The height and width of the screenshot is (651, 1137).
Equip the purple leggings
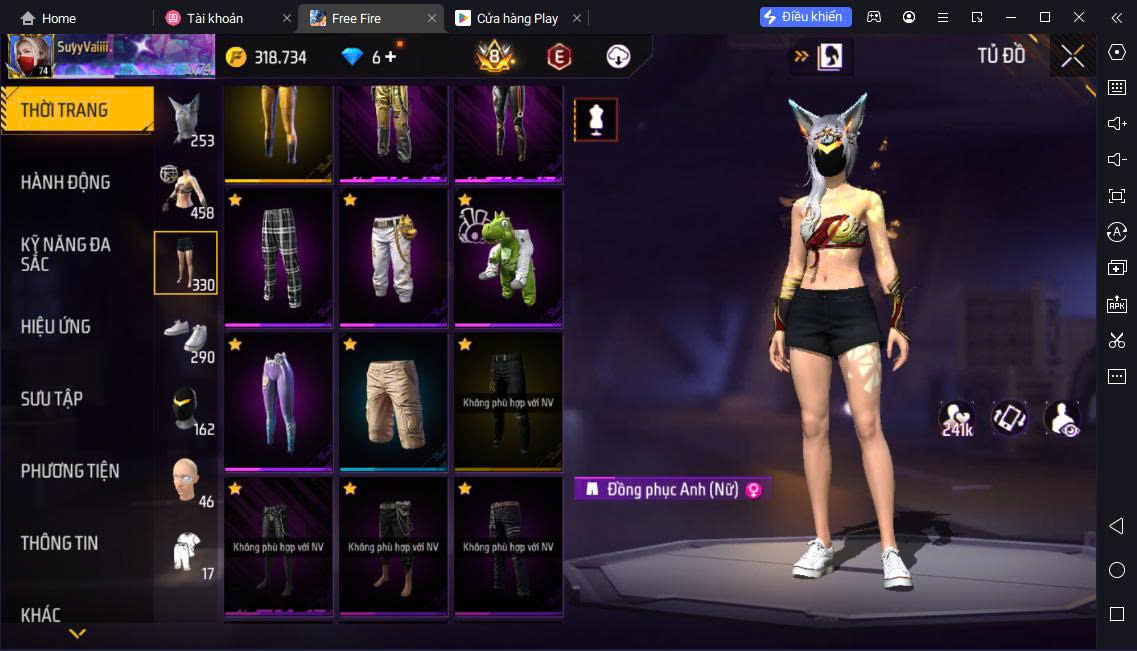pyautogui.click(x=279, y=401)
